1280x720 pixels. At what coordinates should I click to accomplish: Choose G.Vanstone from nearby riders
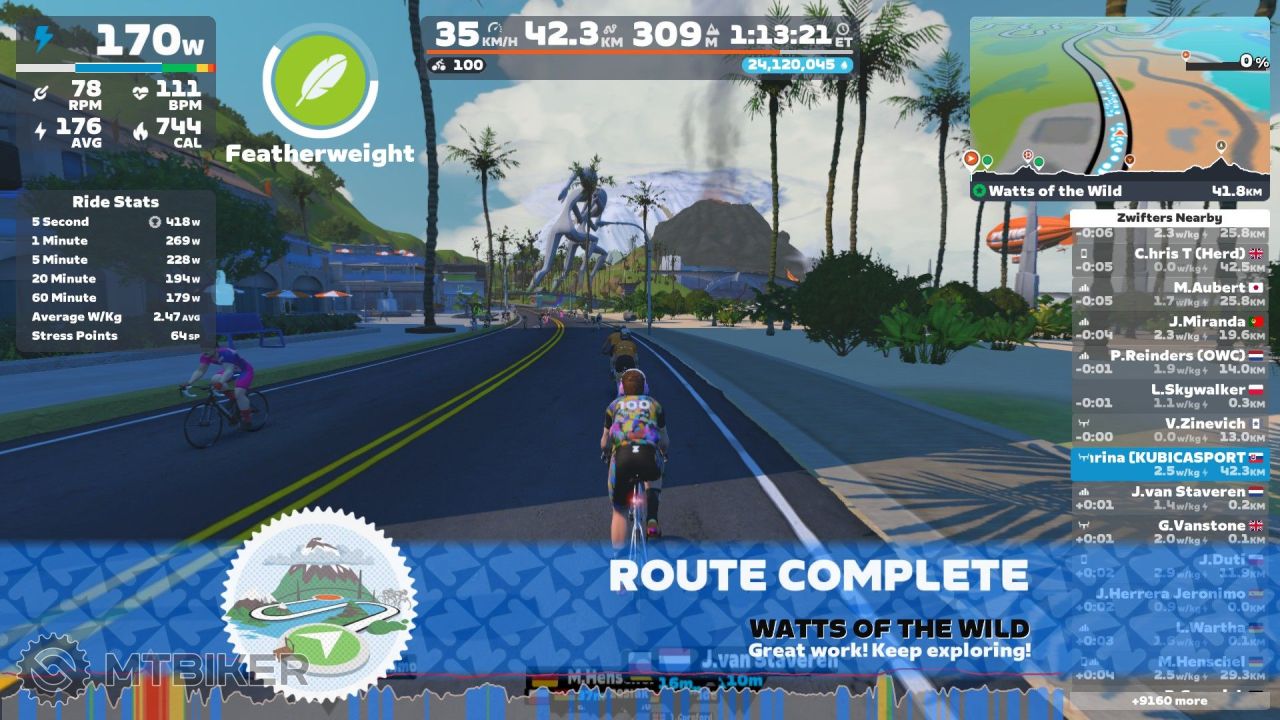click(1169, 532)
